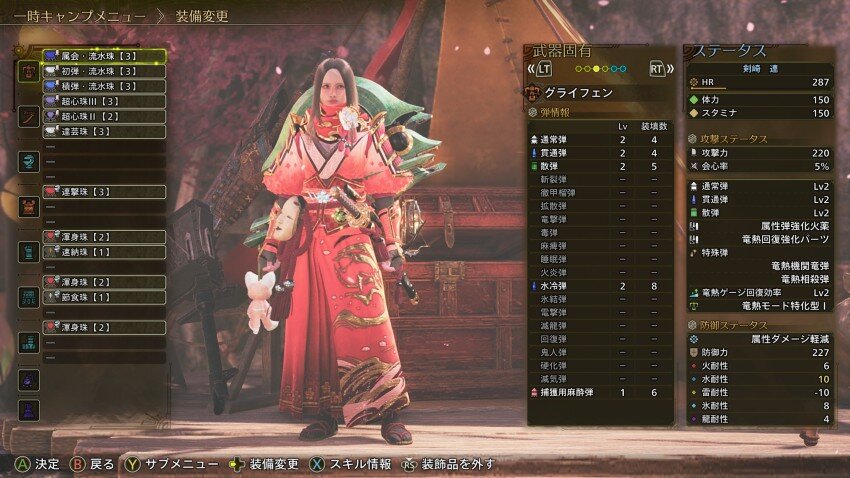Pick the 超心珠II【2】 decoration slot
This screenshot has width=850, height=478.
click(x=104, y=116)
